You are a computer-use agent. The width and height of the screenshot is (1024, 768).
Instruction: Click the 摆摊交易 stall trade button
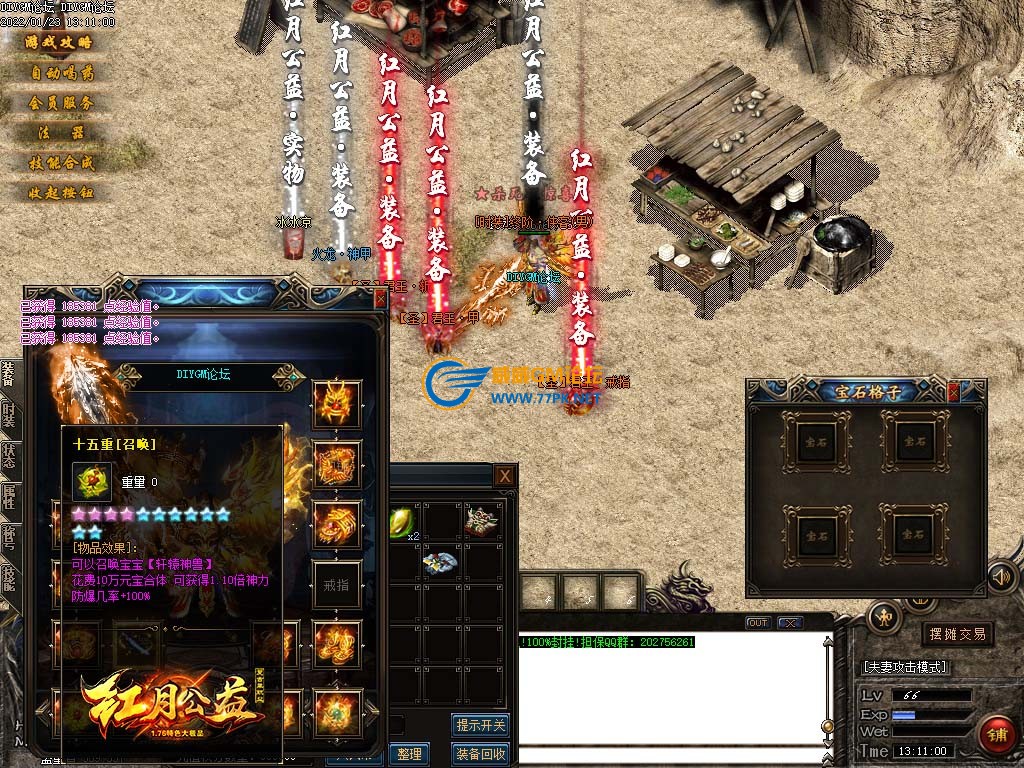pyautogui.click(x=957, y=634)
